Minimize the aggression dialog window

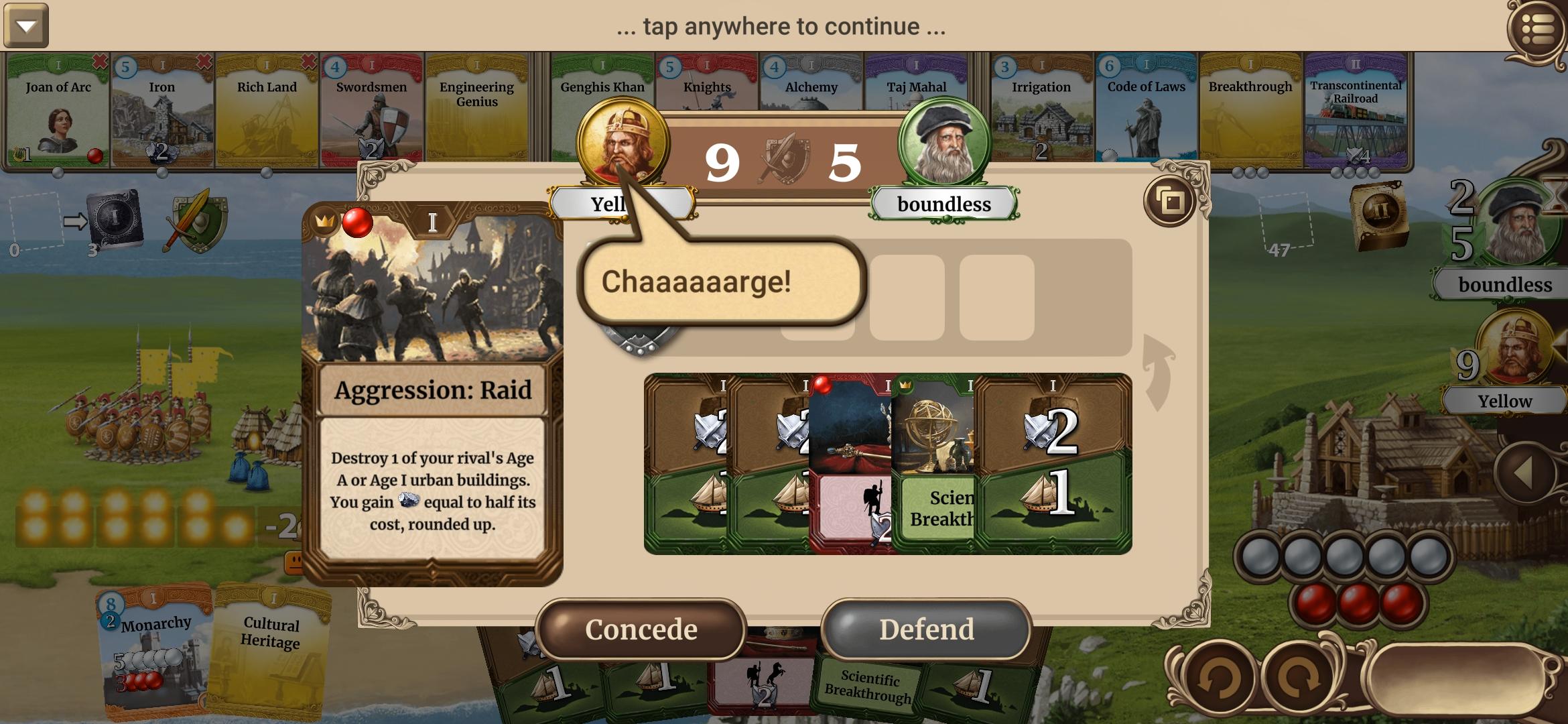[x=1170, y=200]
